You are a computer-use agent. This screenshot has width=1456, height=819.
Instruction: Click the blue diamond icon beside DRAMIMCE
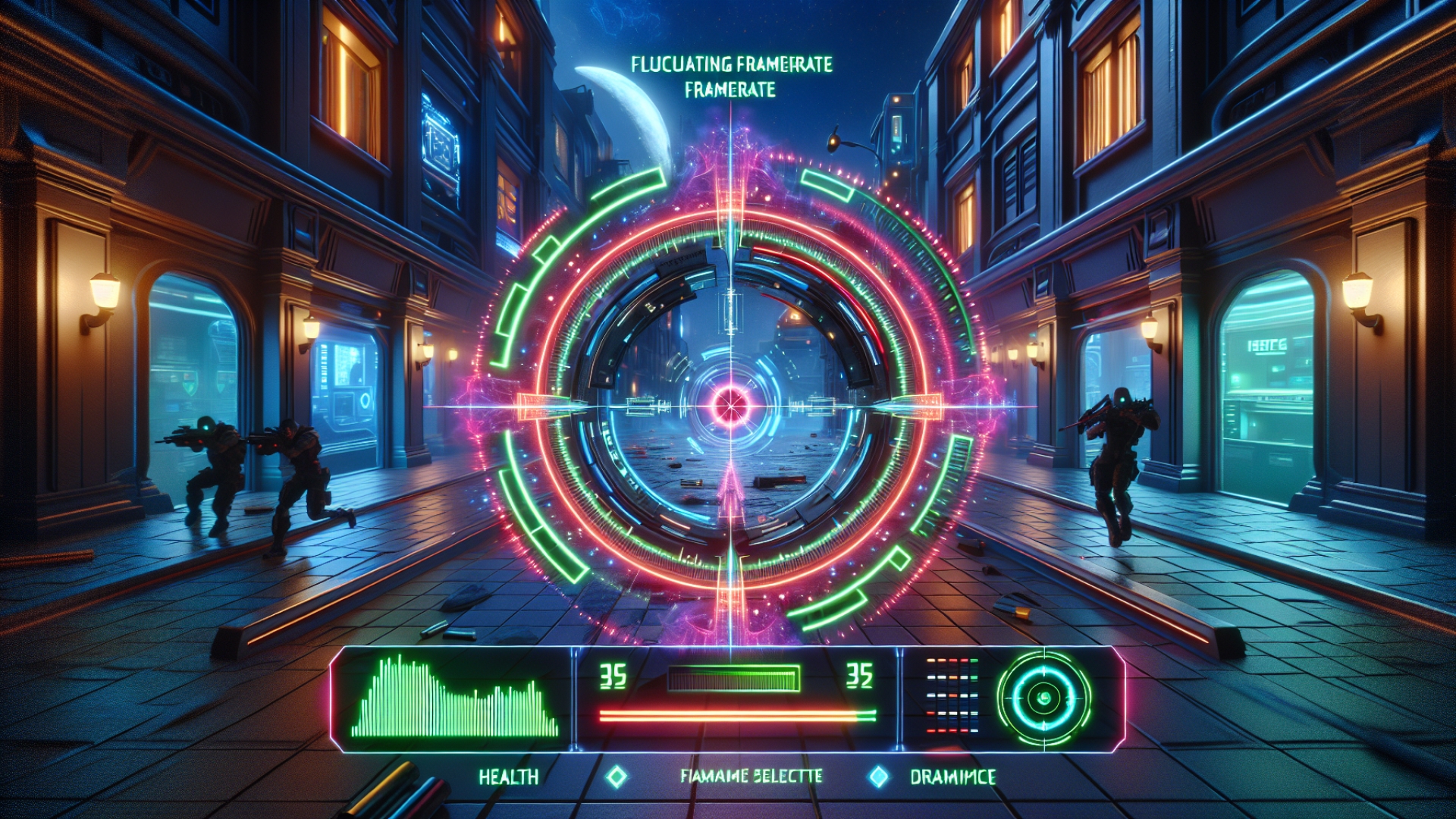tap(878, 777)
